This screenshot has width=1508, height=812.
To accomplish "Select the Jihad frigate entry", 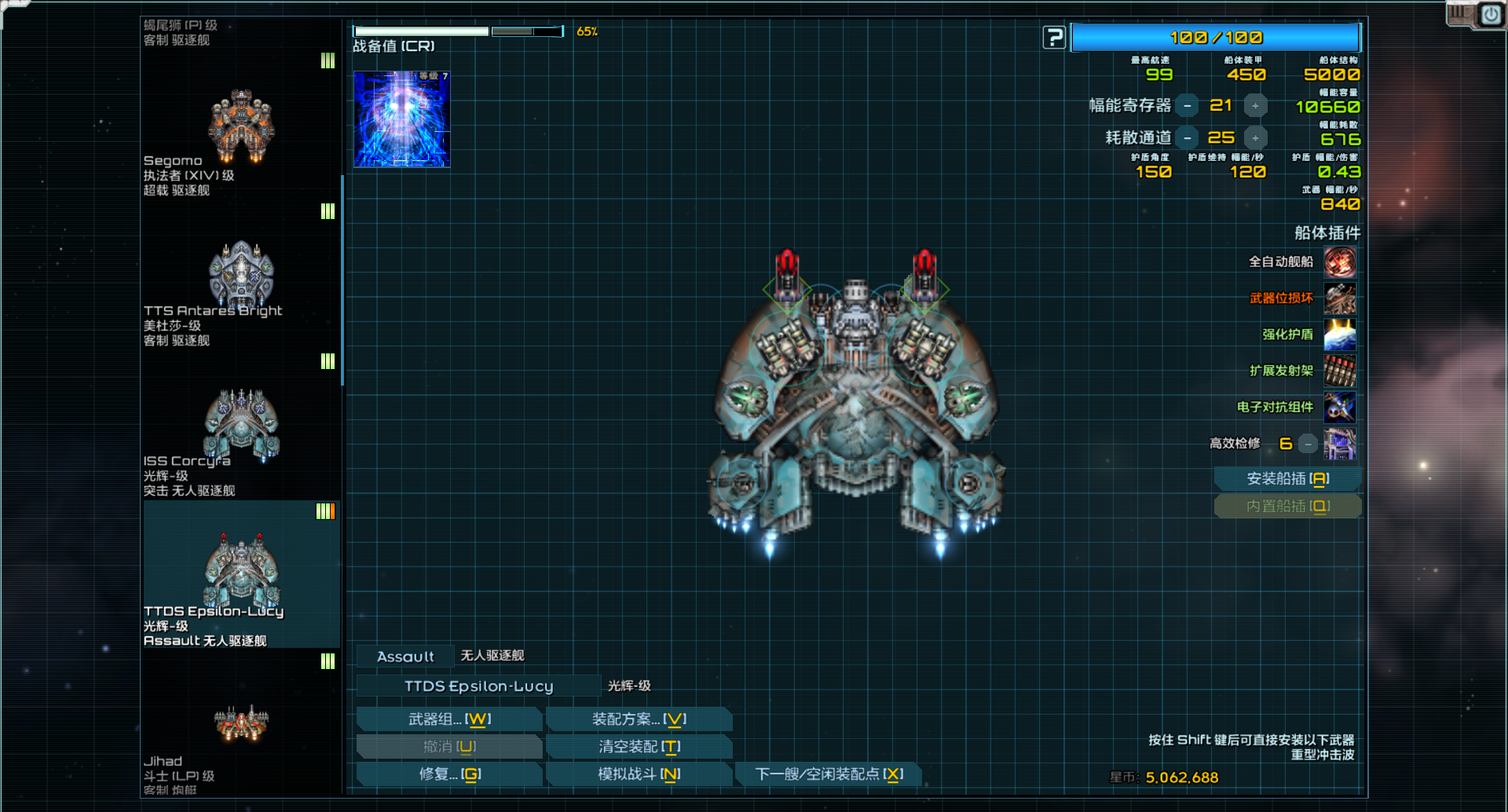I will [241, 726].
